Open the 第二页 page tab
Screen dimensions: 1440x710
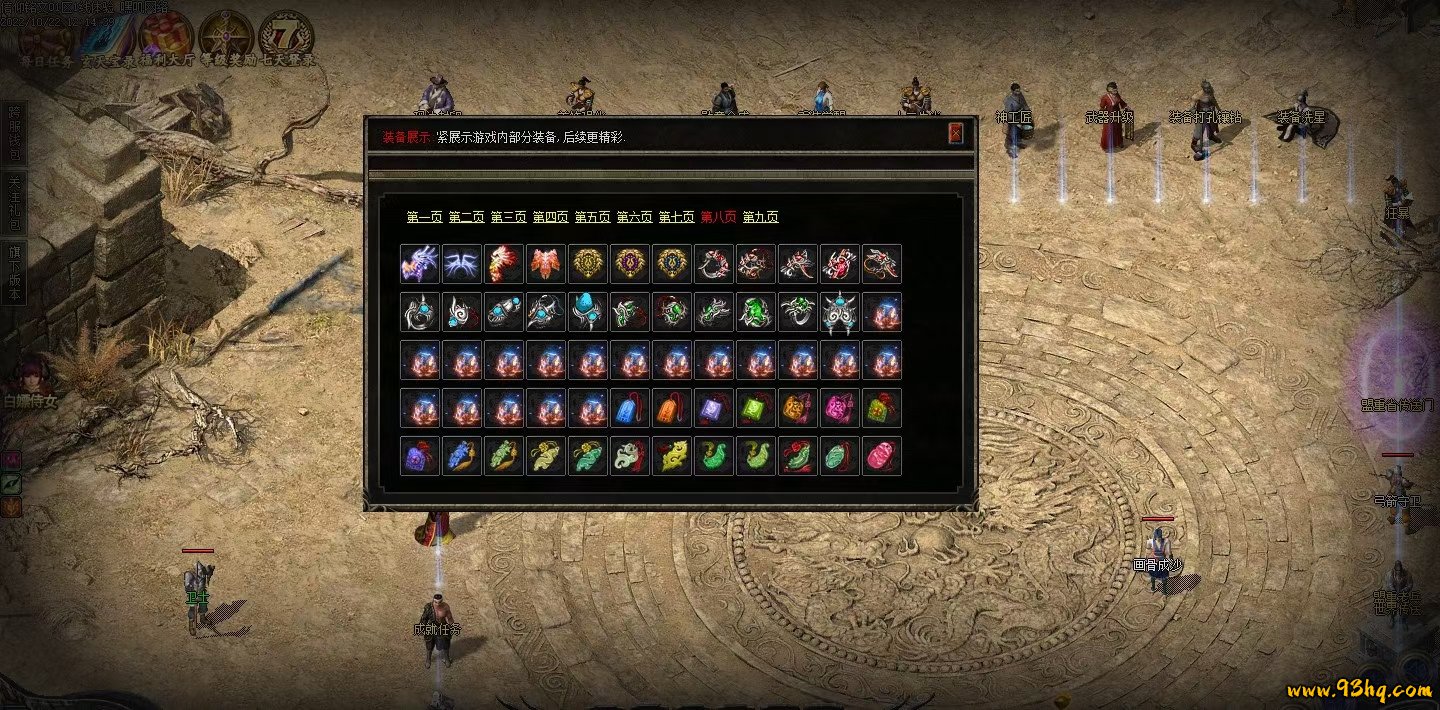point(466,217)
